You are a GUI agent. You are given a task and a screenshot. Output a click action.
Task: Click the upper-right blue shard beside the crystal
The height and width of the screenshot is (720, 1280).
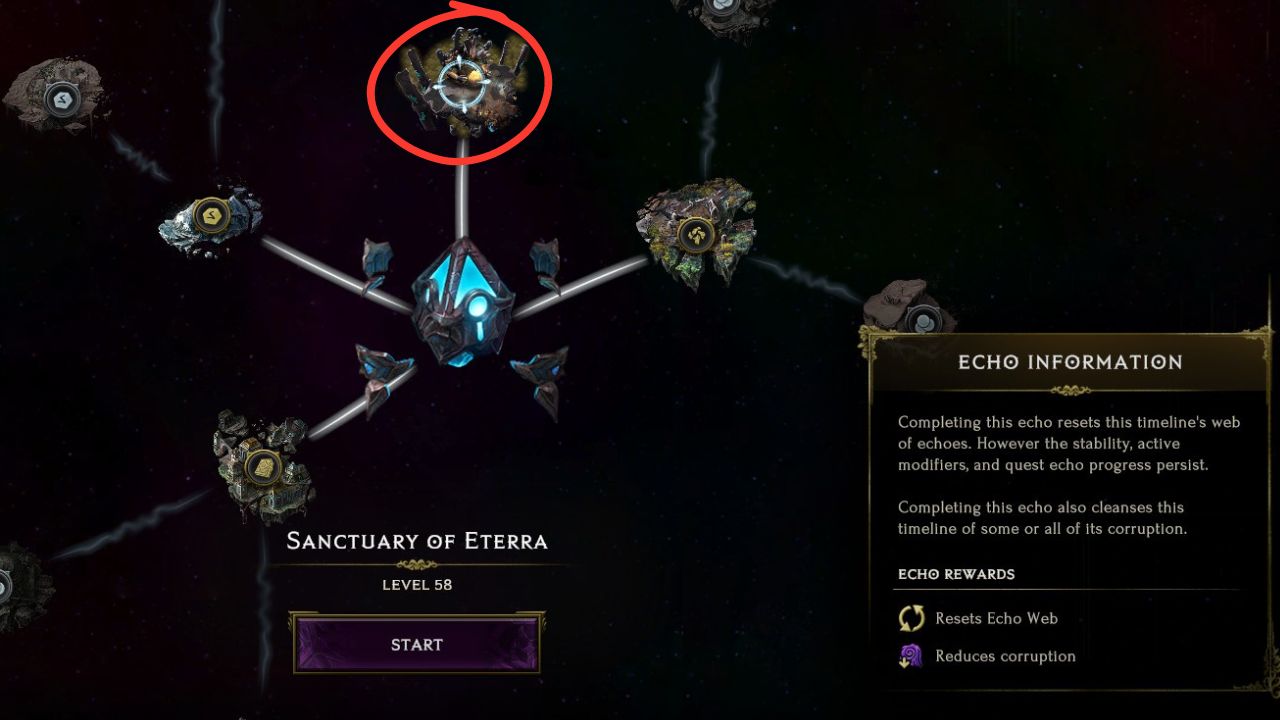click(x=545, y=258)
